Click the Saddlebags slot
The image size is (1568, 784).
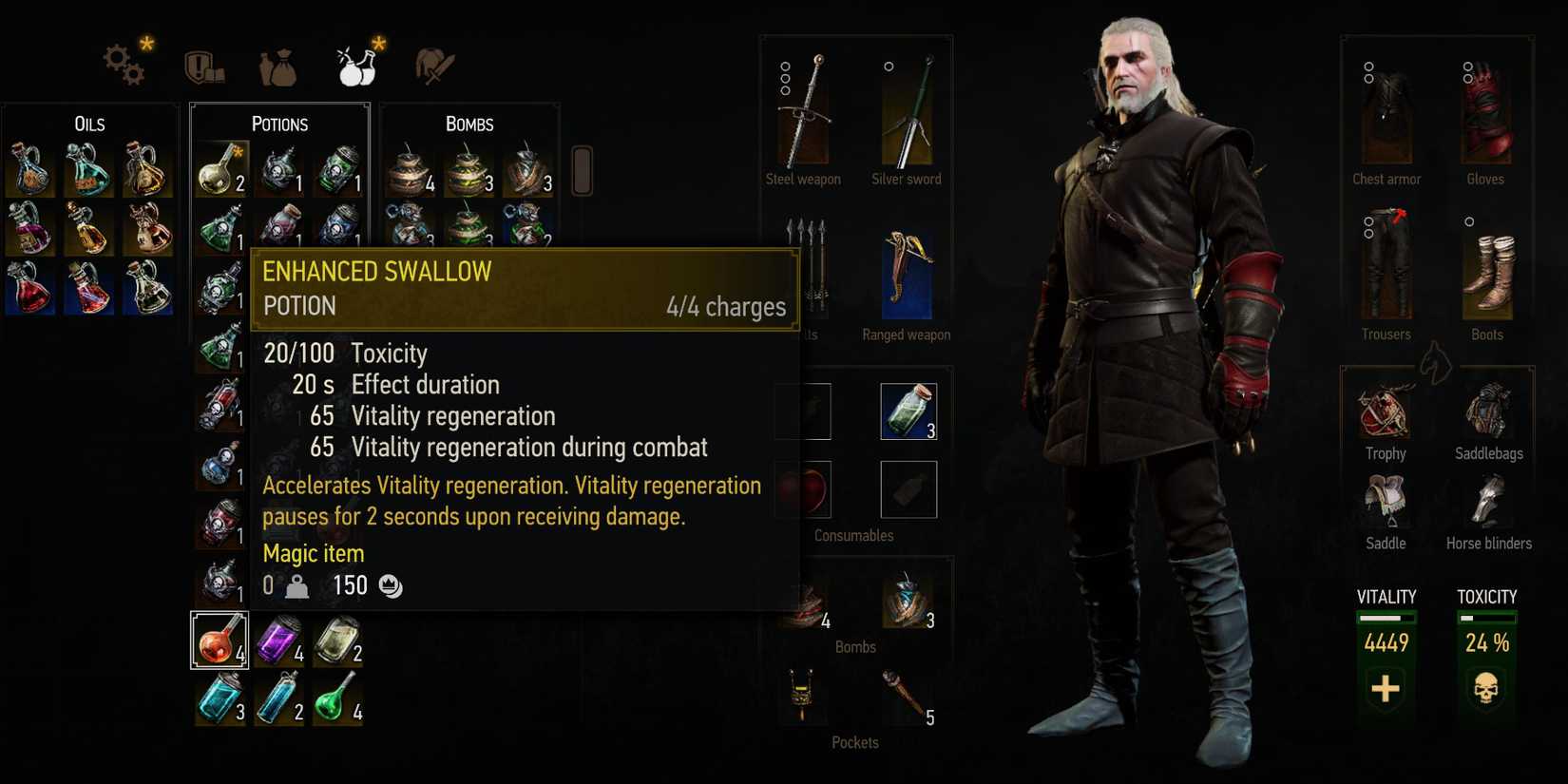click(1488, 413)
